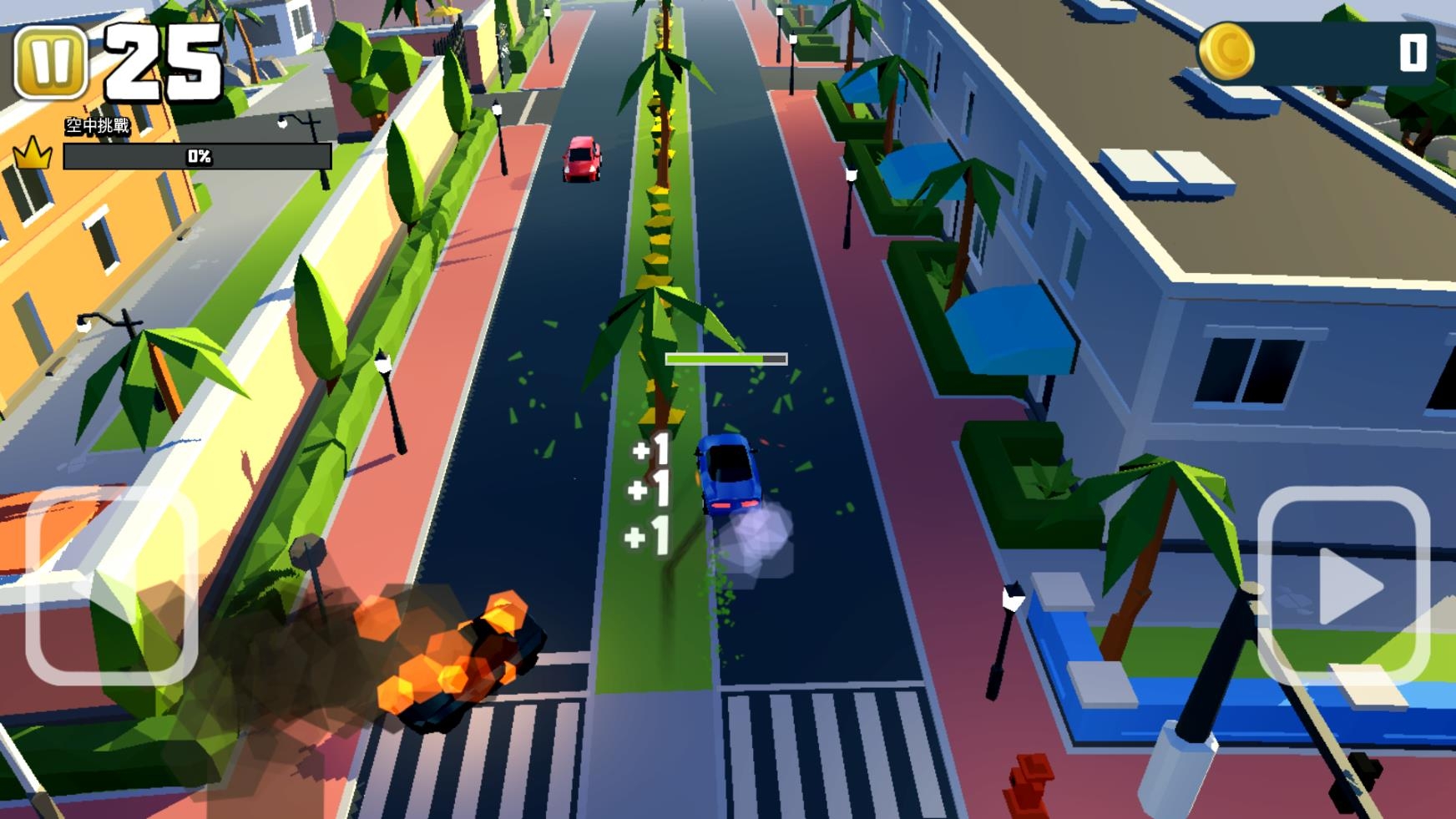Steer right with the right arrow control
The width and height of the screenshot is (1456, 819).
(1344, 585)
